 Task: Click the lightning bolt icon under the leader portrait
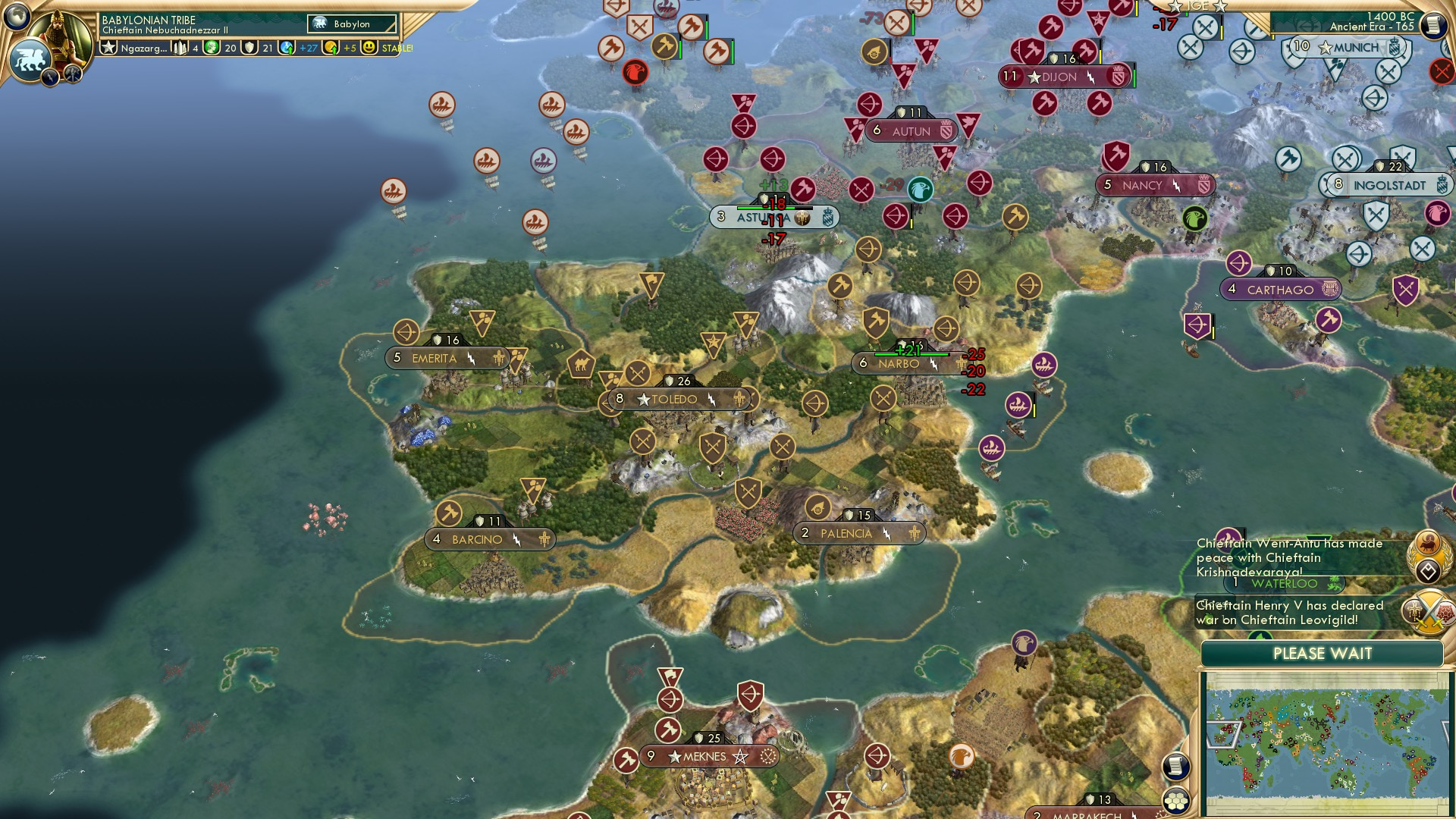pyautogui.click(x=50, y=77)
